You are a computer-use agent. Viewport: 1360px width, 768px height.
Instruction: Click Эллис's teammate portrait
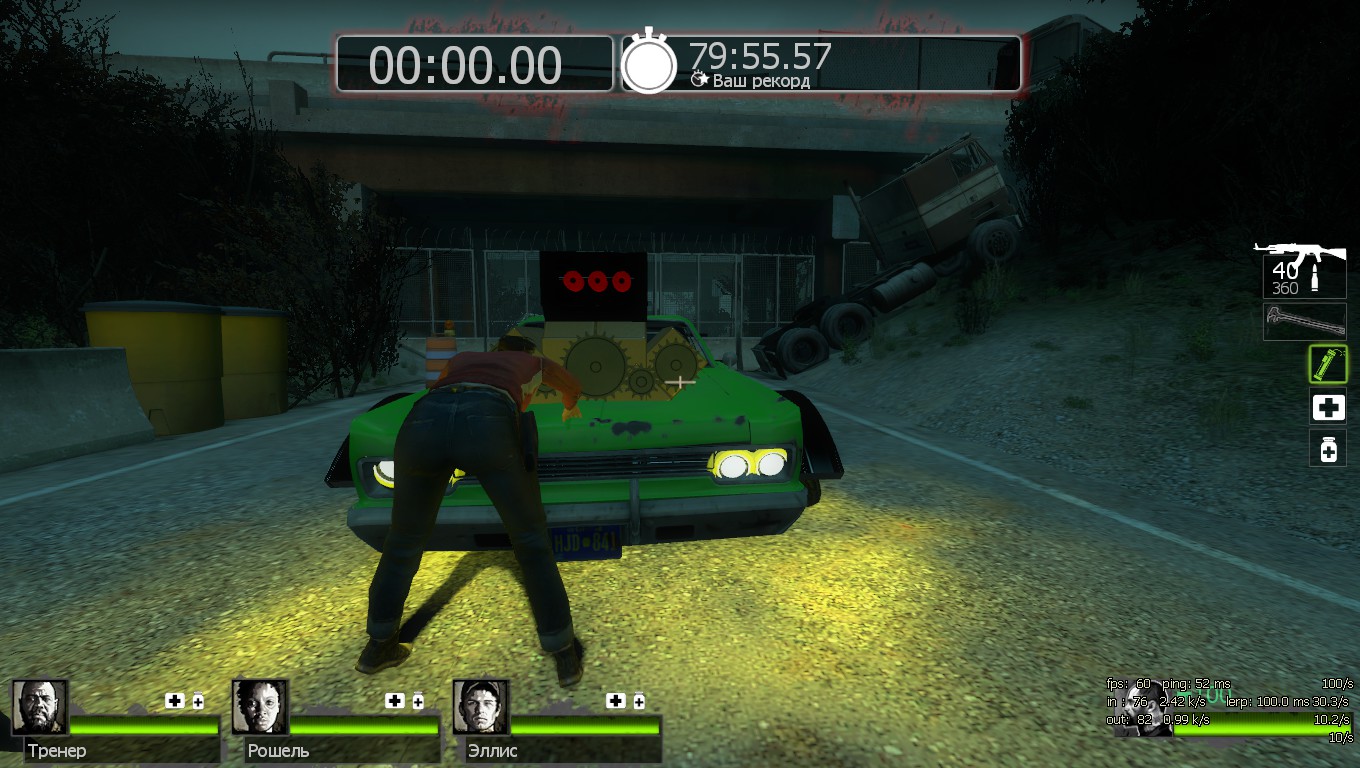[481, 707]
